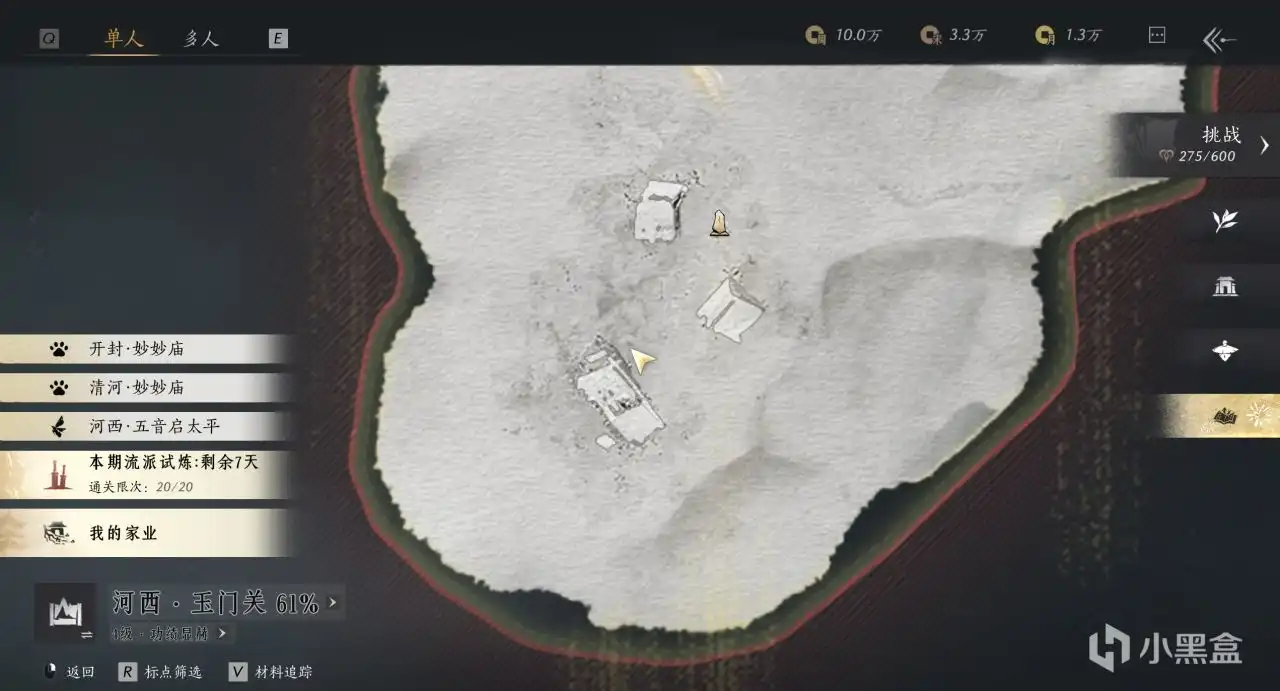Image resolution: width=1280 pixels, height=691 pixels.
Task: Switch to the 多人 tab
Action: pyautogui.click(x=202, y=38)
